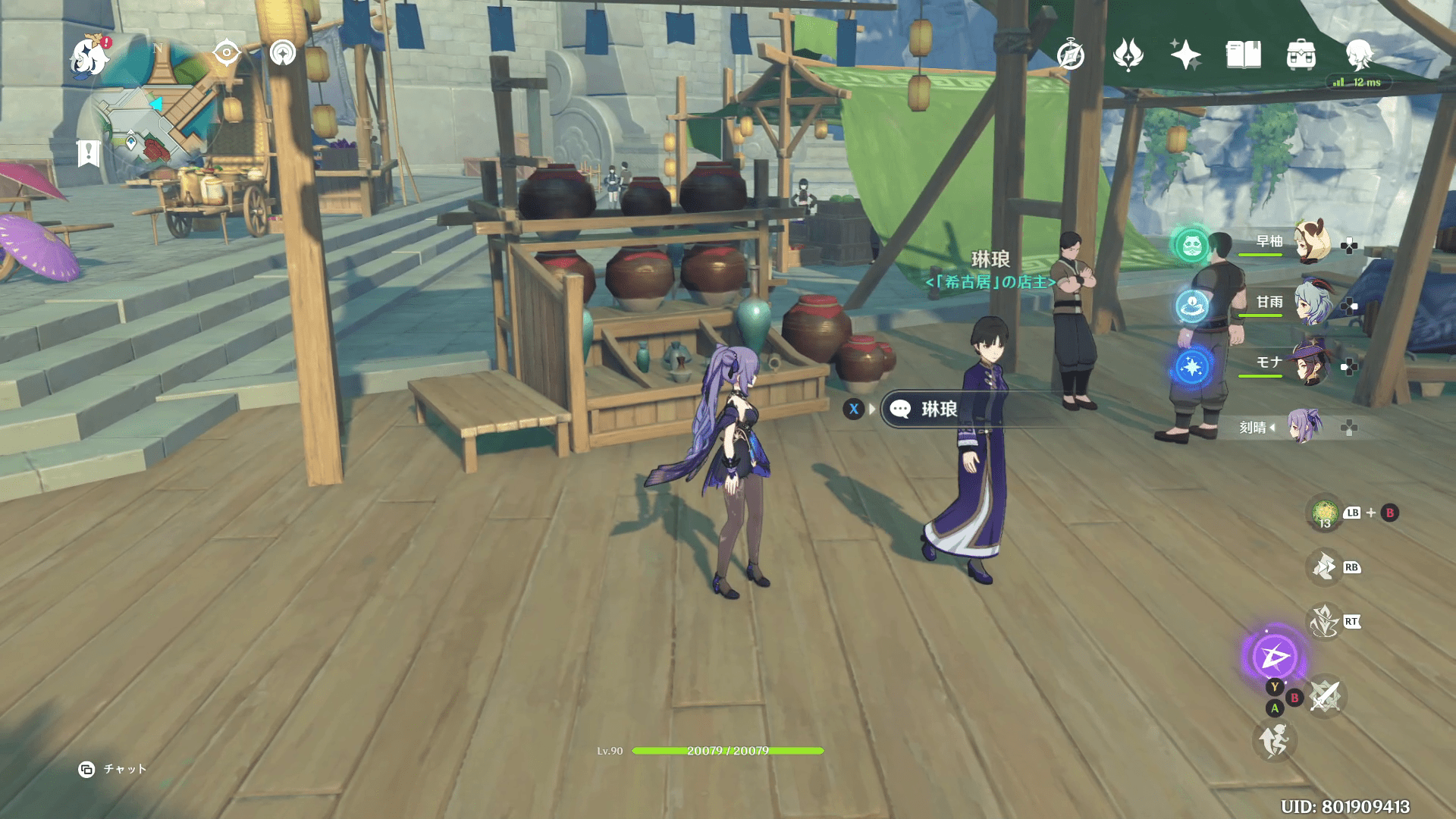Select active character 刻晴 in party list
The width and height of the screenshot is (1456, 819).
click(1303, 427)
